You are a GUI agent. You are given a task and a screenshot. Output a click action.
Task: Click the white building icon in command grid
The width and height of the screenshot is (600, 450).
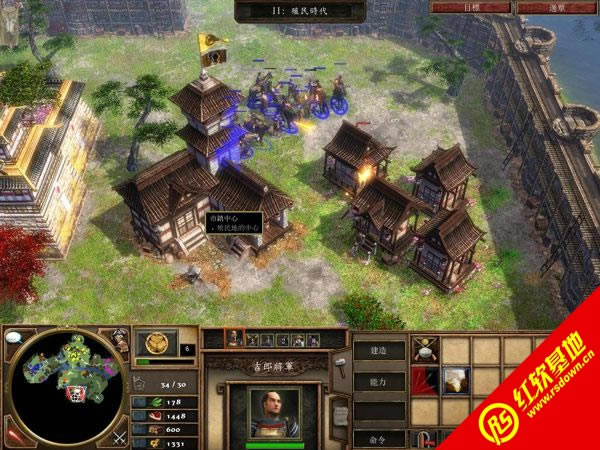[x=457, y=381]
